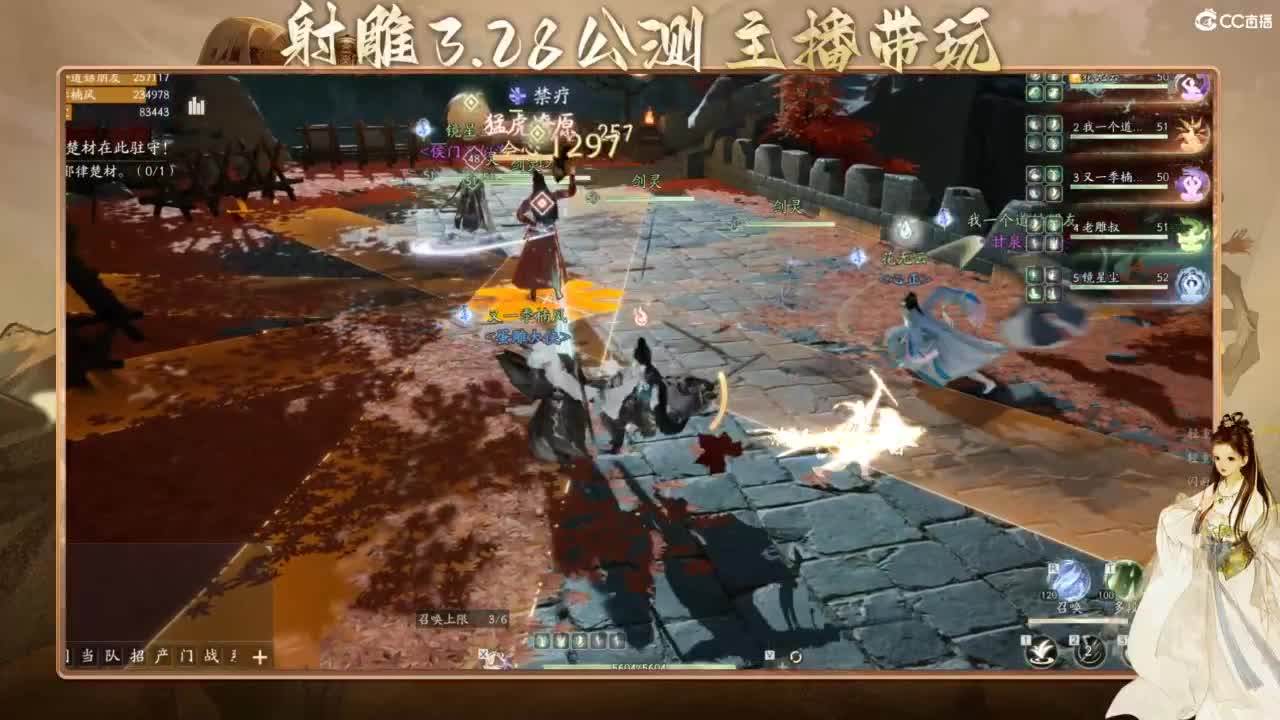Select the 召唤 summon skill orb

click(1070, 580)
